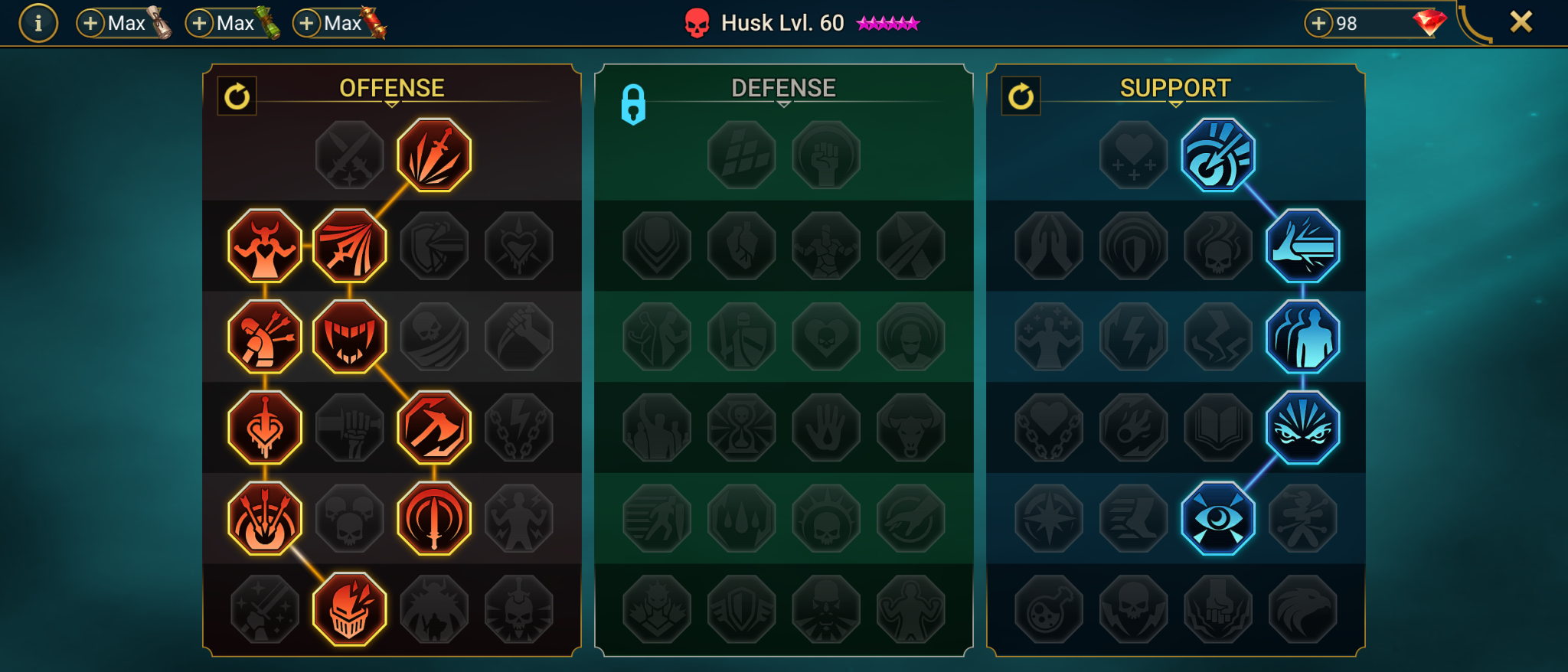Click the reset arrow on the Offense tree
This screenshot has width=1568, height=672.
236,96
